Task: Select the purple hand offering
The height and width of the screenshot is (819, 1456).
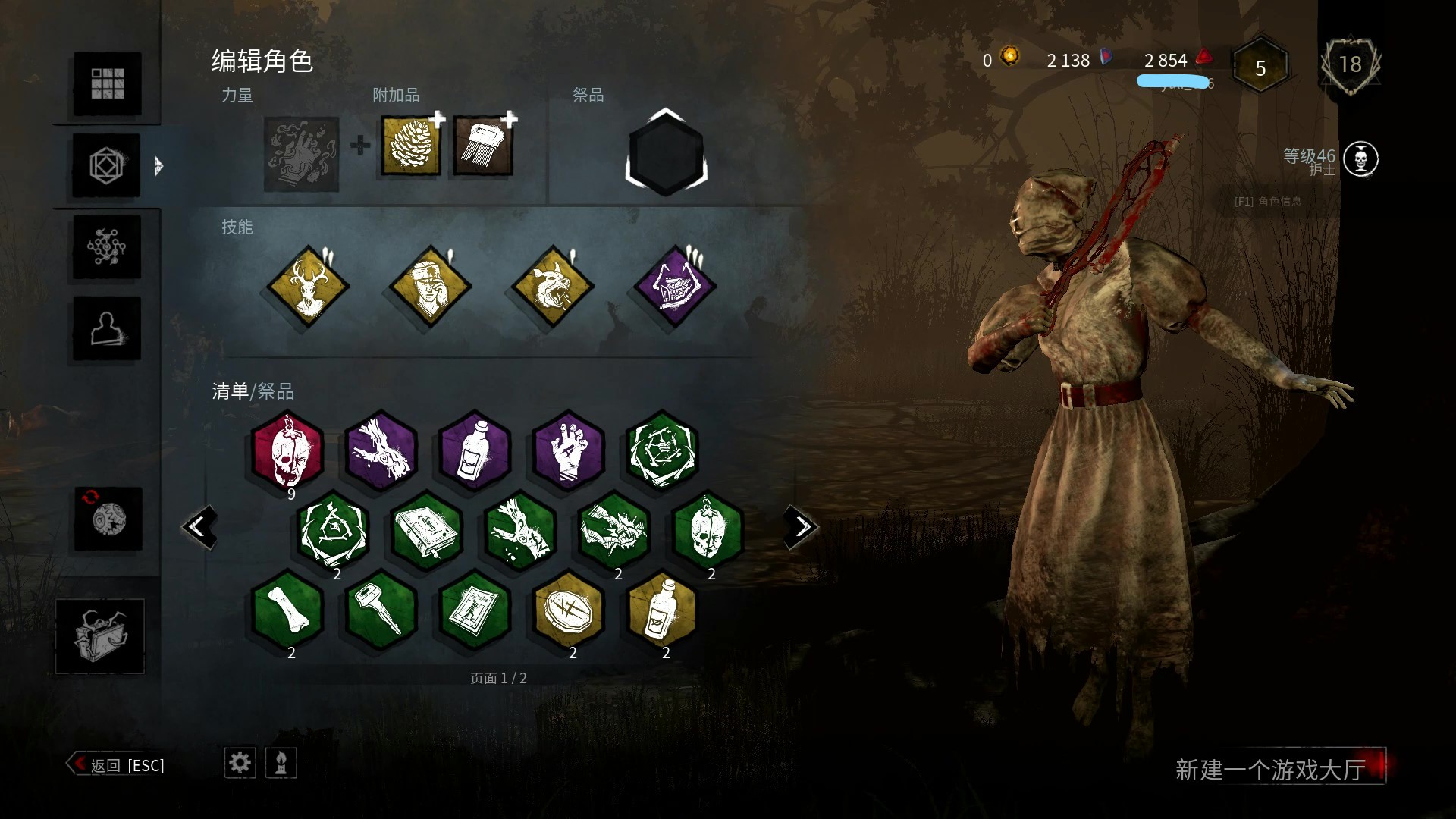Action: coord(568,450)
